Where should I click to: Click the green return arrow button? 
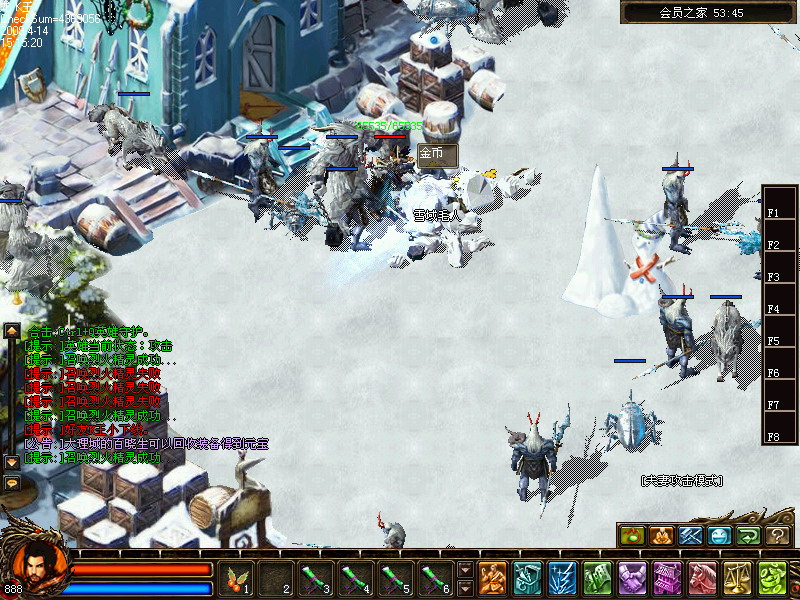[749, 536]
